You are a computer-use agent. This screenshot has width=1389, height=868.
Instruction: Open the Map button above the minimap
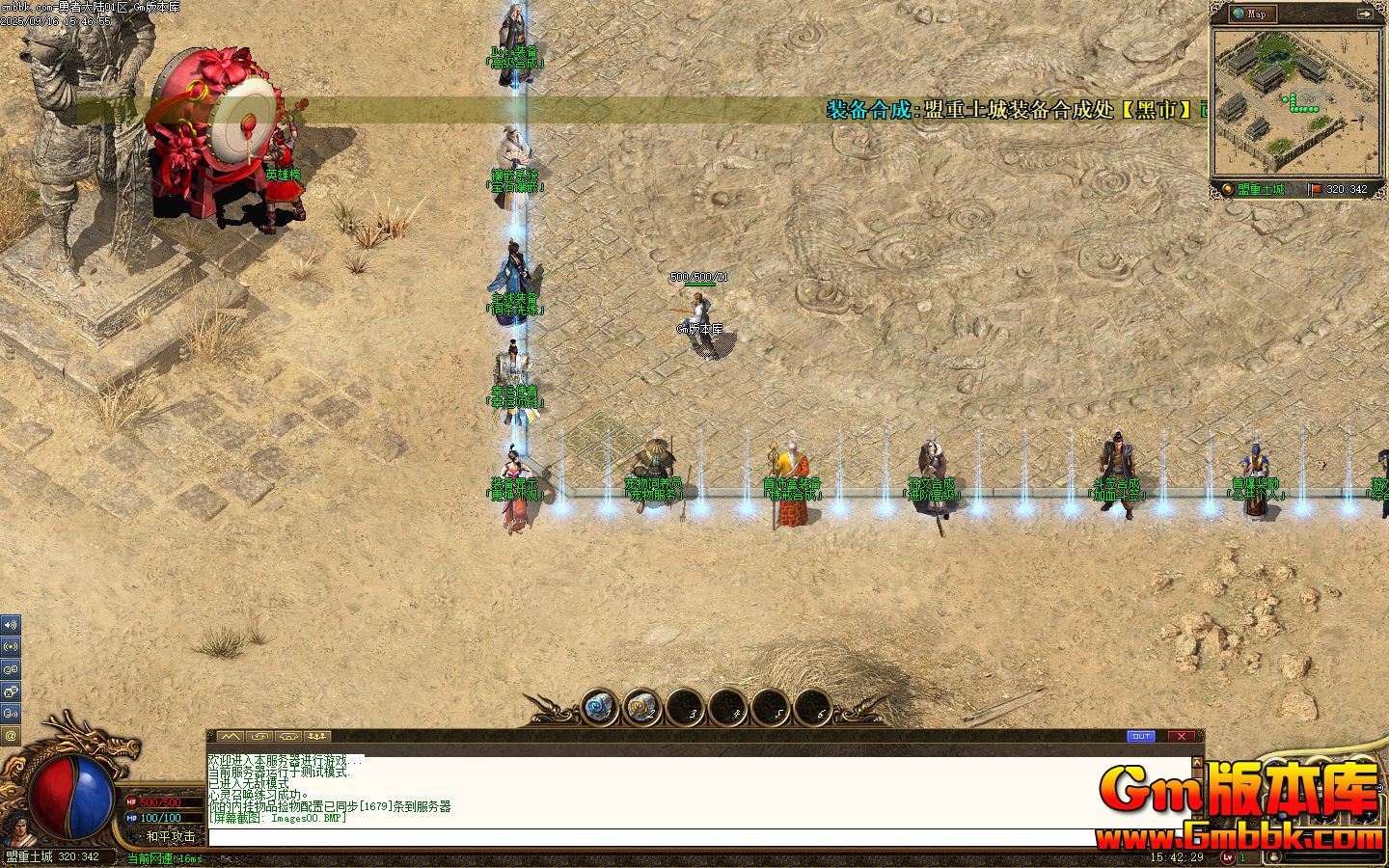click(x=1253, y=14)
